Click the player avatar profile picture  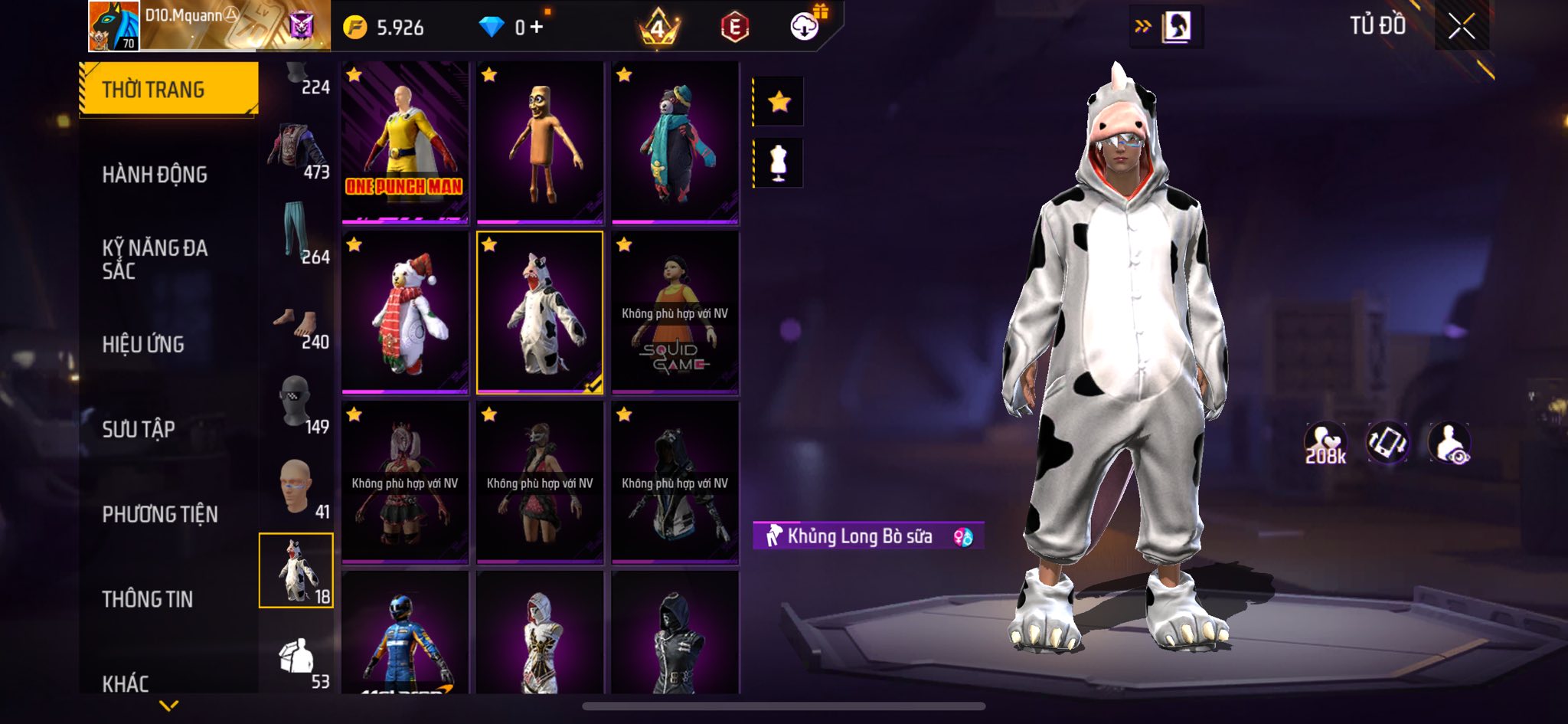113,26
